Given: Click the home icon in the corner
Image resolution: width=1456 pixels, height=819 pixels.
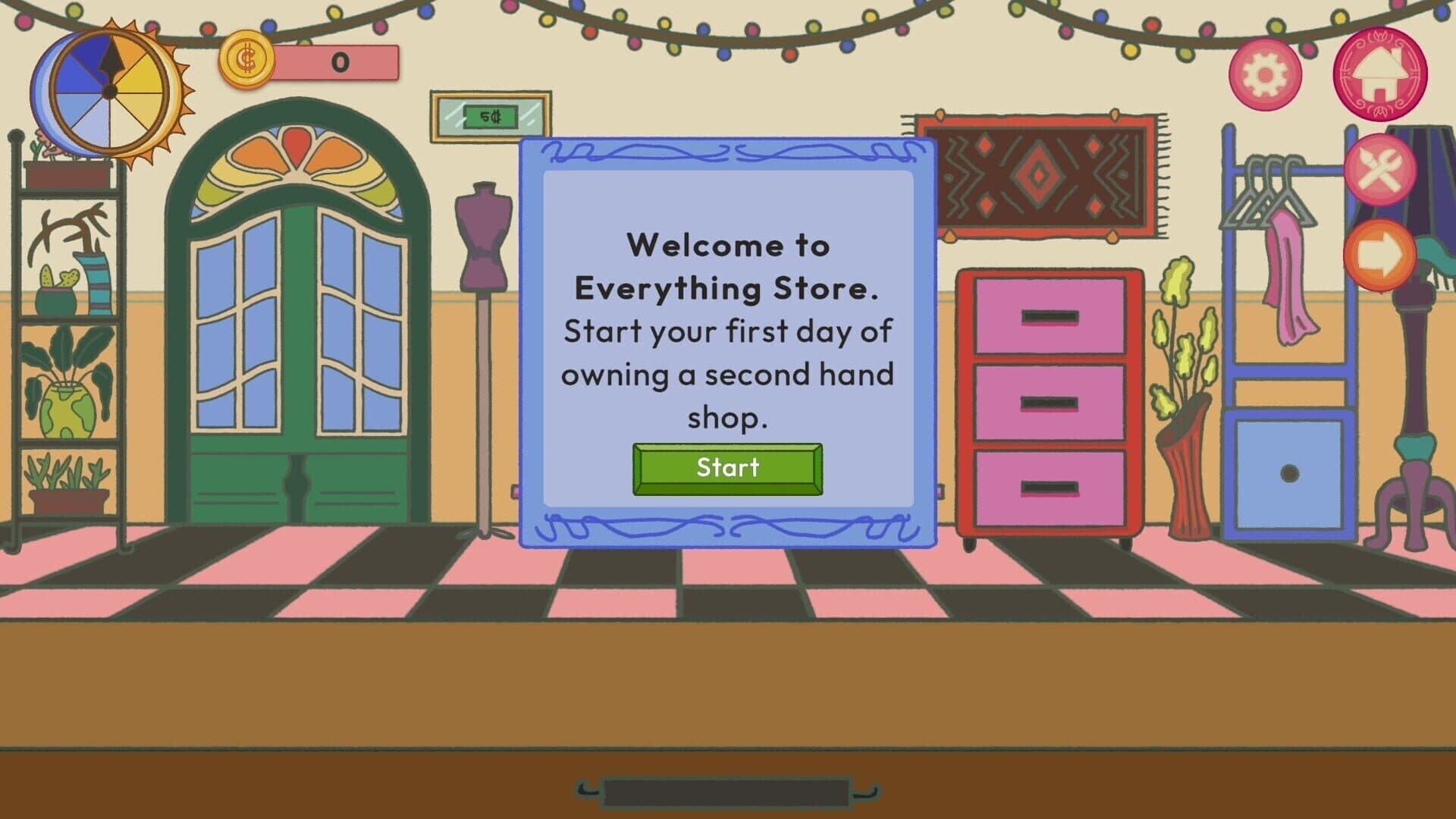Looking at the screenshot, I should pyautogui.click(x=1379, y=74).
